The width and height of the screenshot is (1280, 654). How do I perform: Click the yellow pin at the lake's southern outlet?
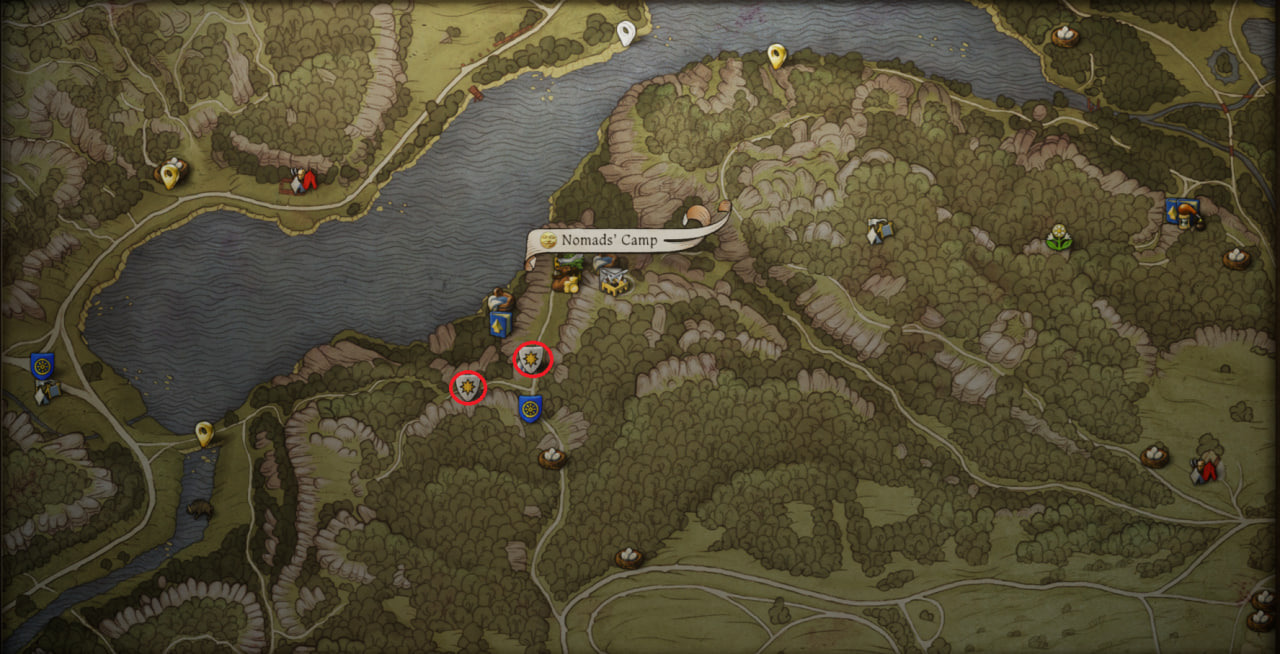pyautogui.click(x=204, y=433)
